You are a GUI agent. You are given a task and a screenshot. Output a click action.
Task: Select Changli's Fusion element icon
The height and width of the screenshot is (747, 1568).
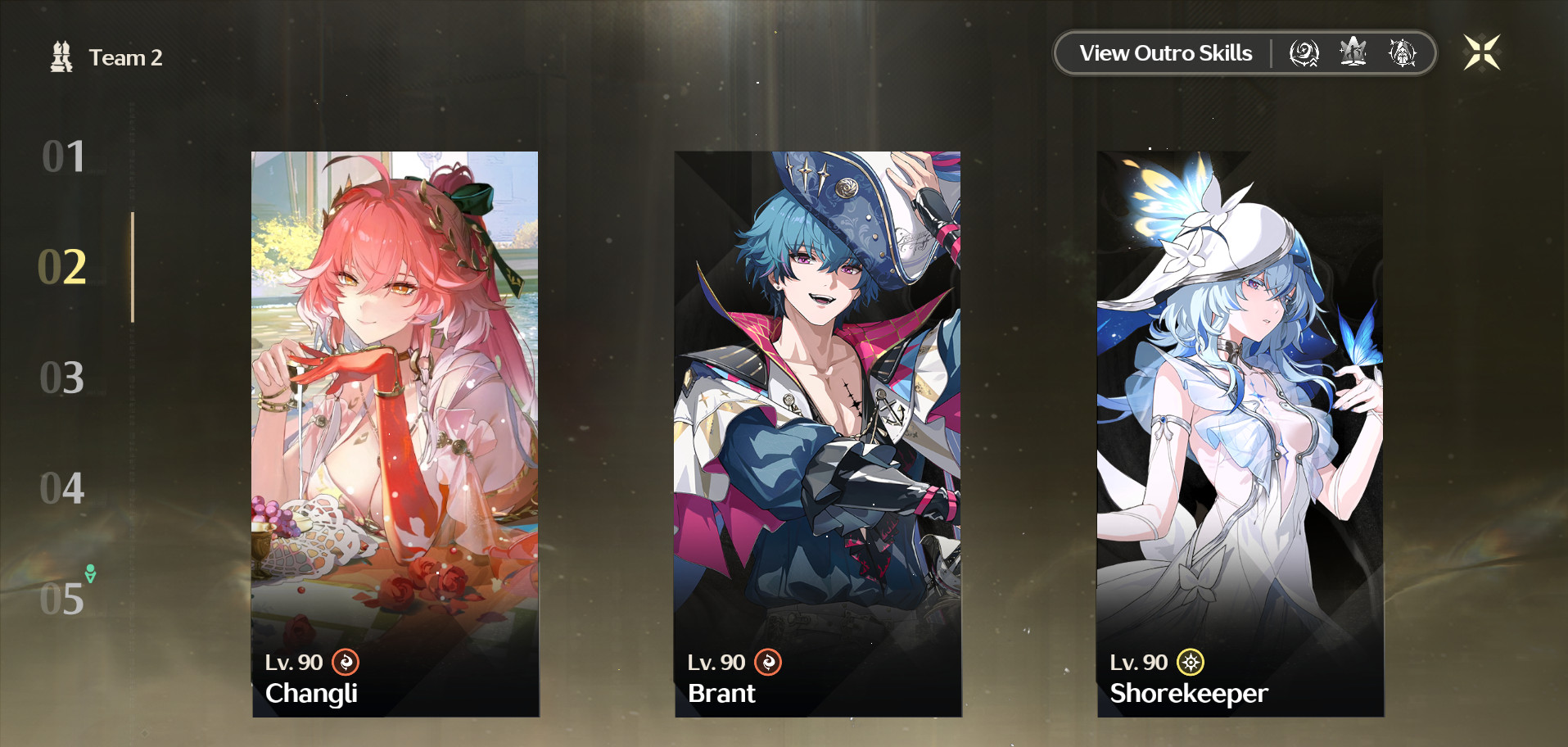346,663
